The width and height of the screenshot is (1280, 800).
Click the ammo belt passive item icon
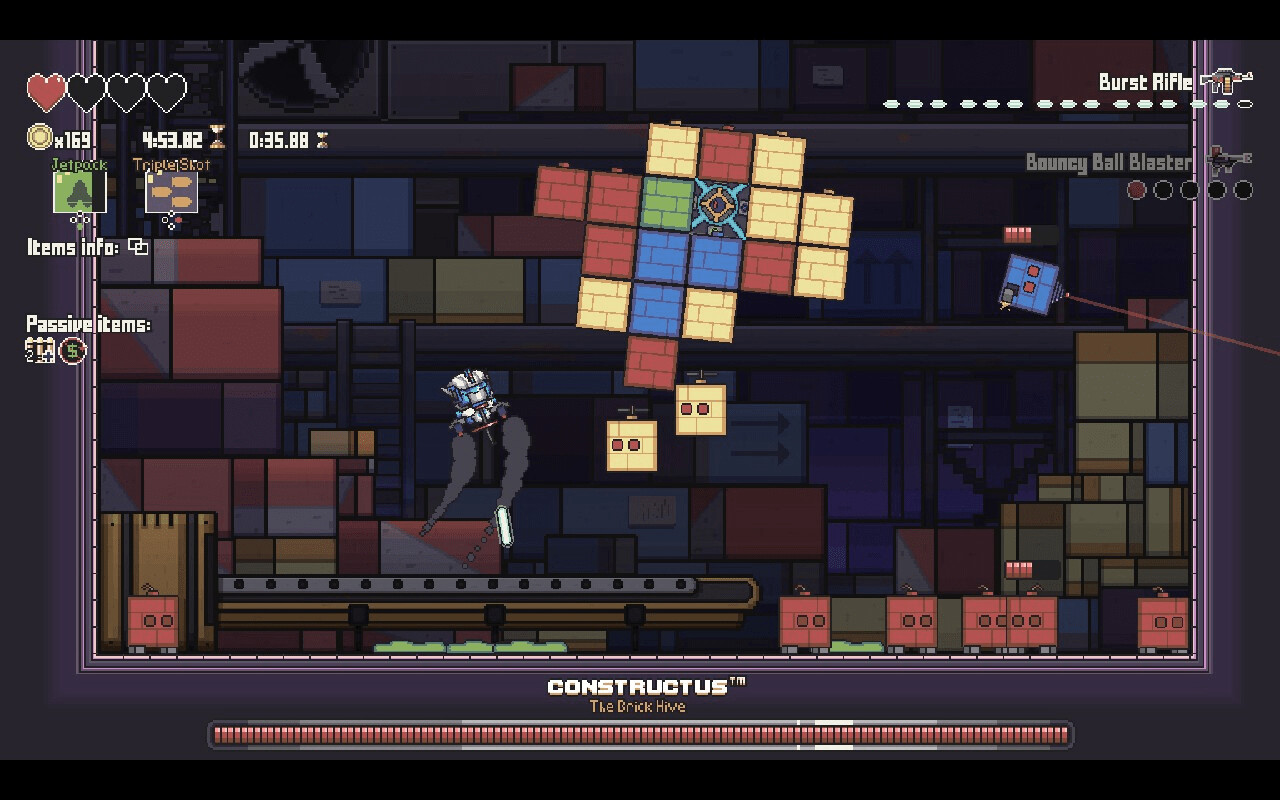tap(40, 349)
